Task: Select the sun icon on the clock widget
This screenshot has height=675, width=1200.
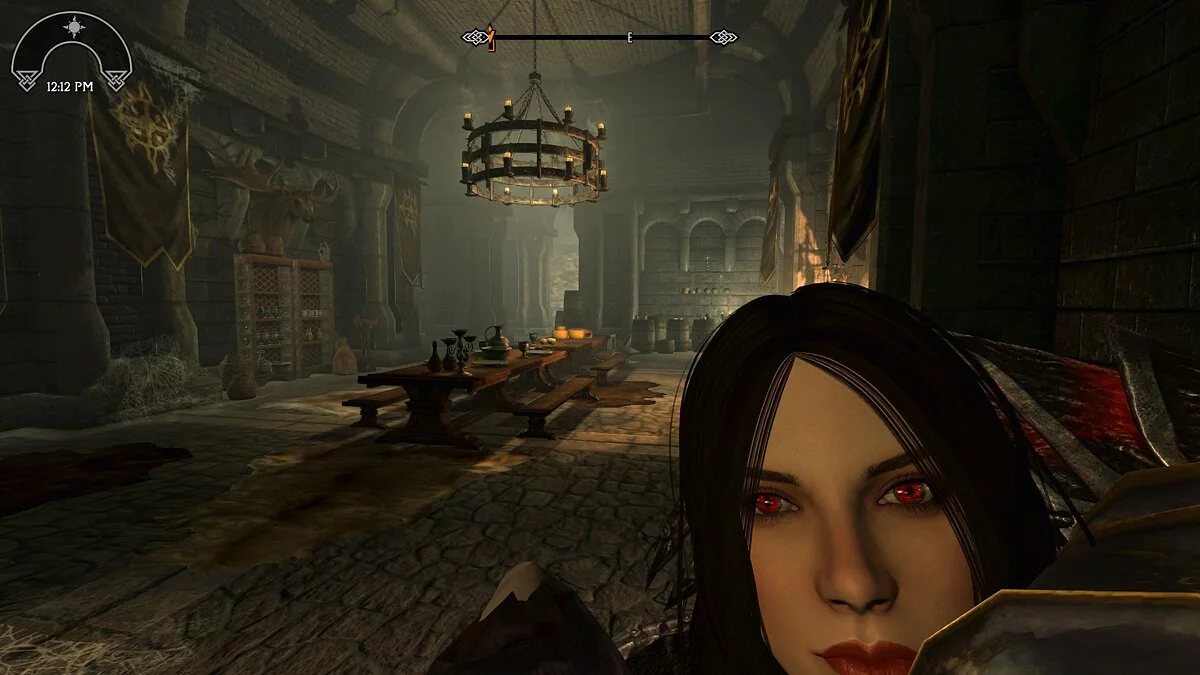Action: point(71,25)
